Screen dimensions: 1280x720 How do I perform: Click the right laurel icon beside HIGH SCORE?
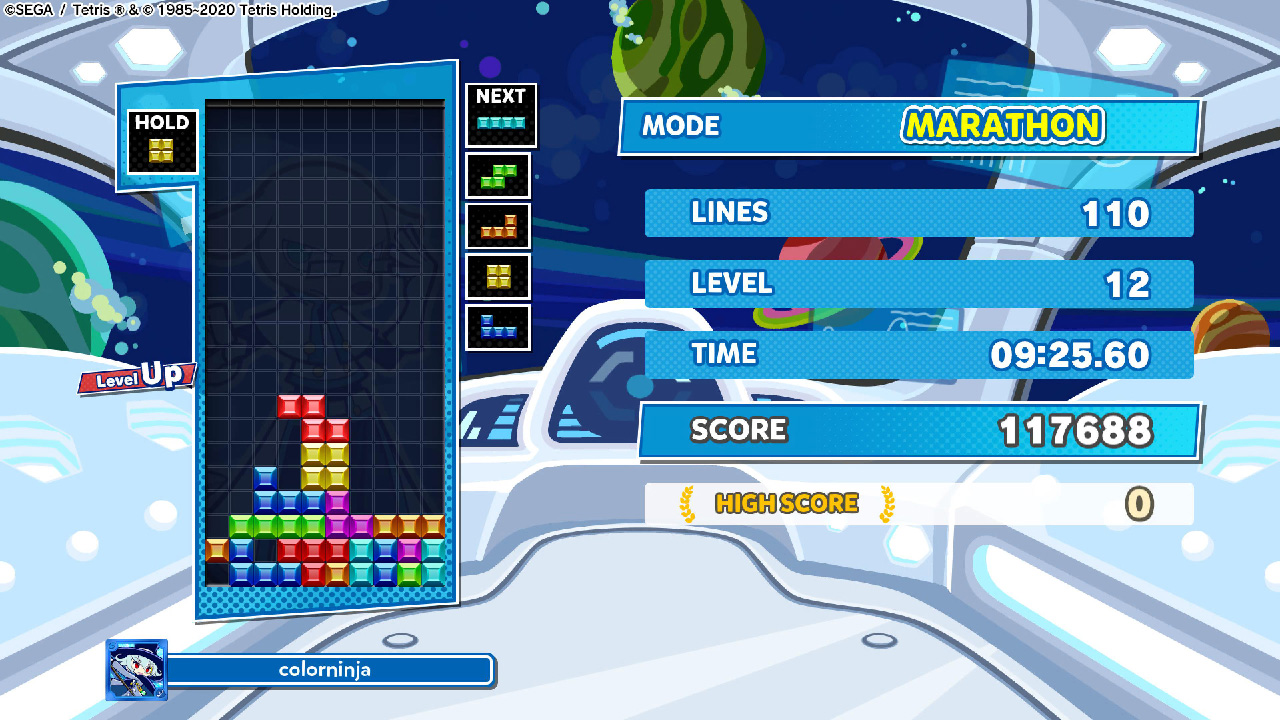[886, 503]
